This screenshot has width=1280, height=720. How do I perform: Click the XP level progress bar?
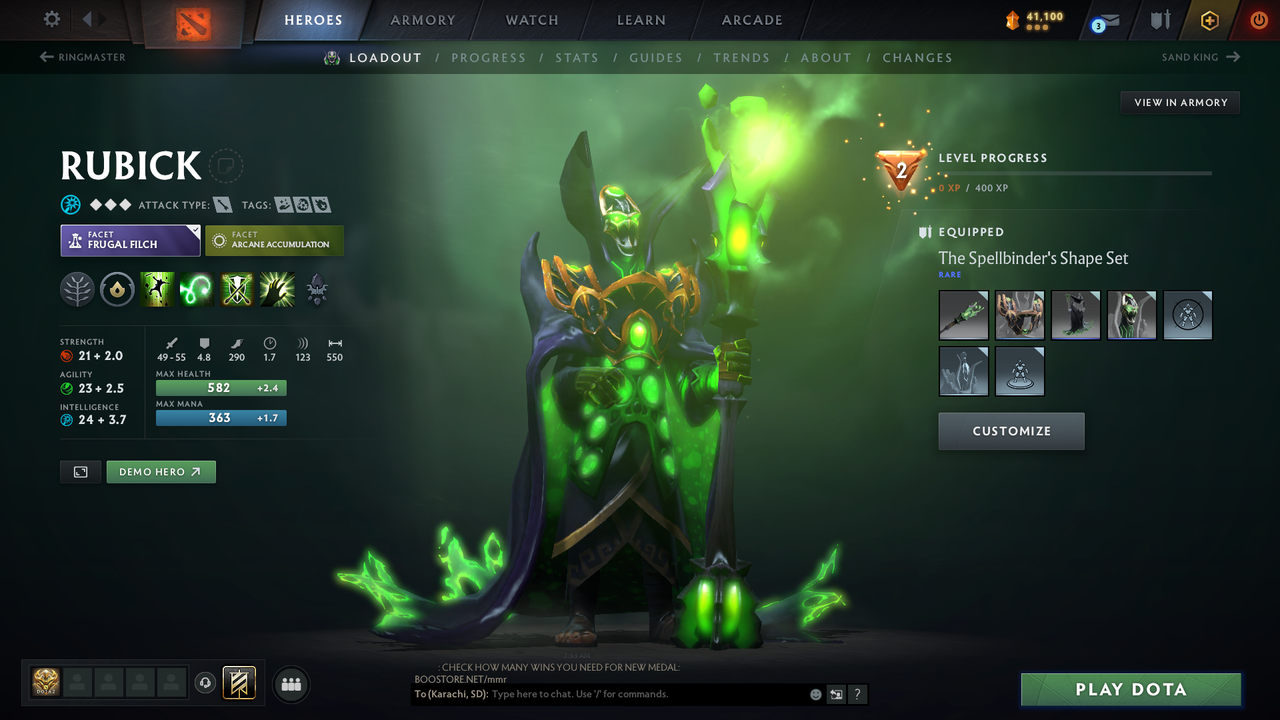tap(1080, 173)
